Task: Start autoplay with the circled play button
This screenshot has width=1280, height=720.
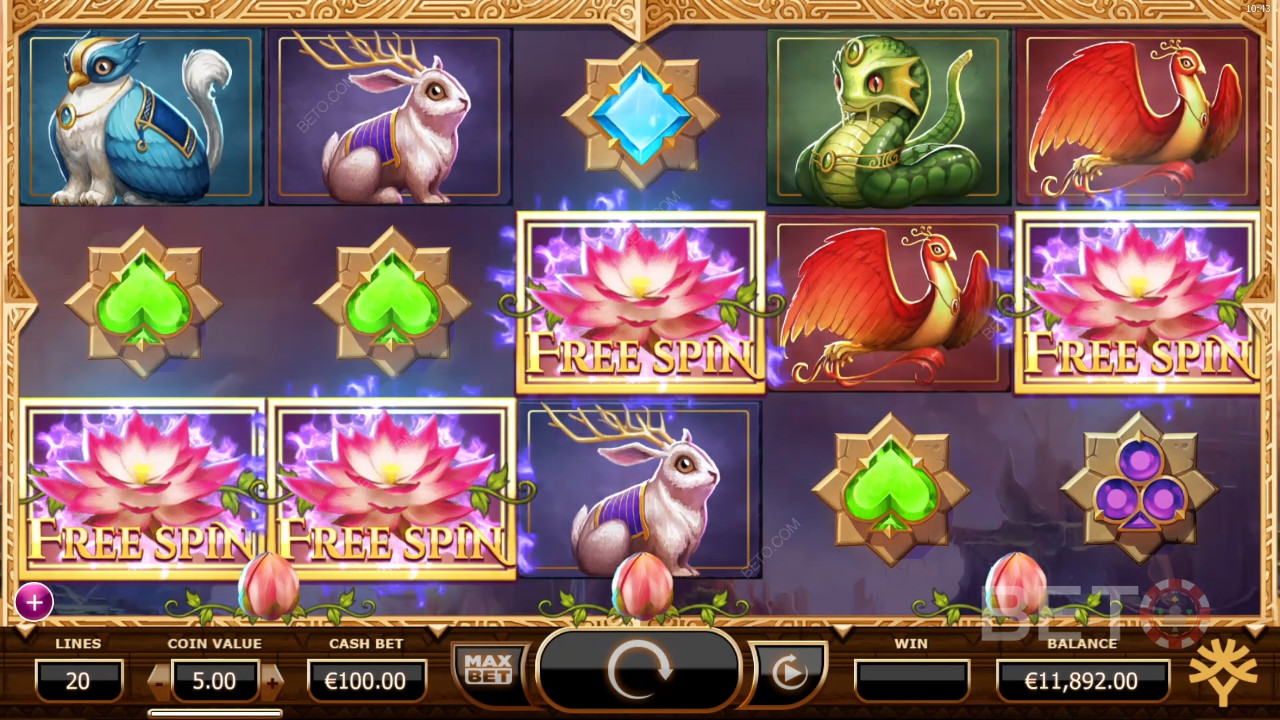Action: tap(789, 673)
